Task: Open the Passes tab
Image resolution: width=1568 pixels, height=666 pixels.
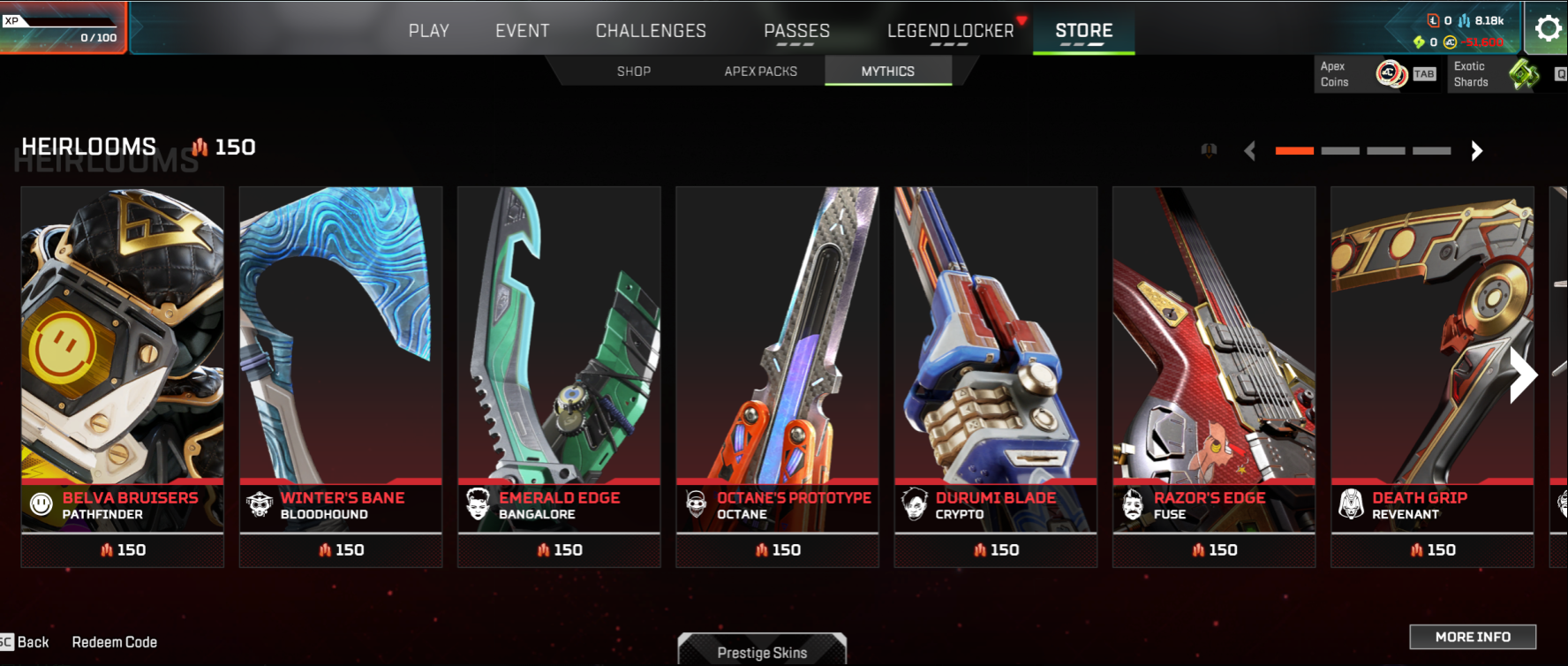Action: (x=796, y=31)
